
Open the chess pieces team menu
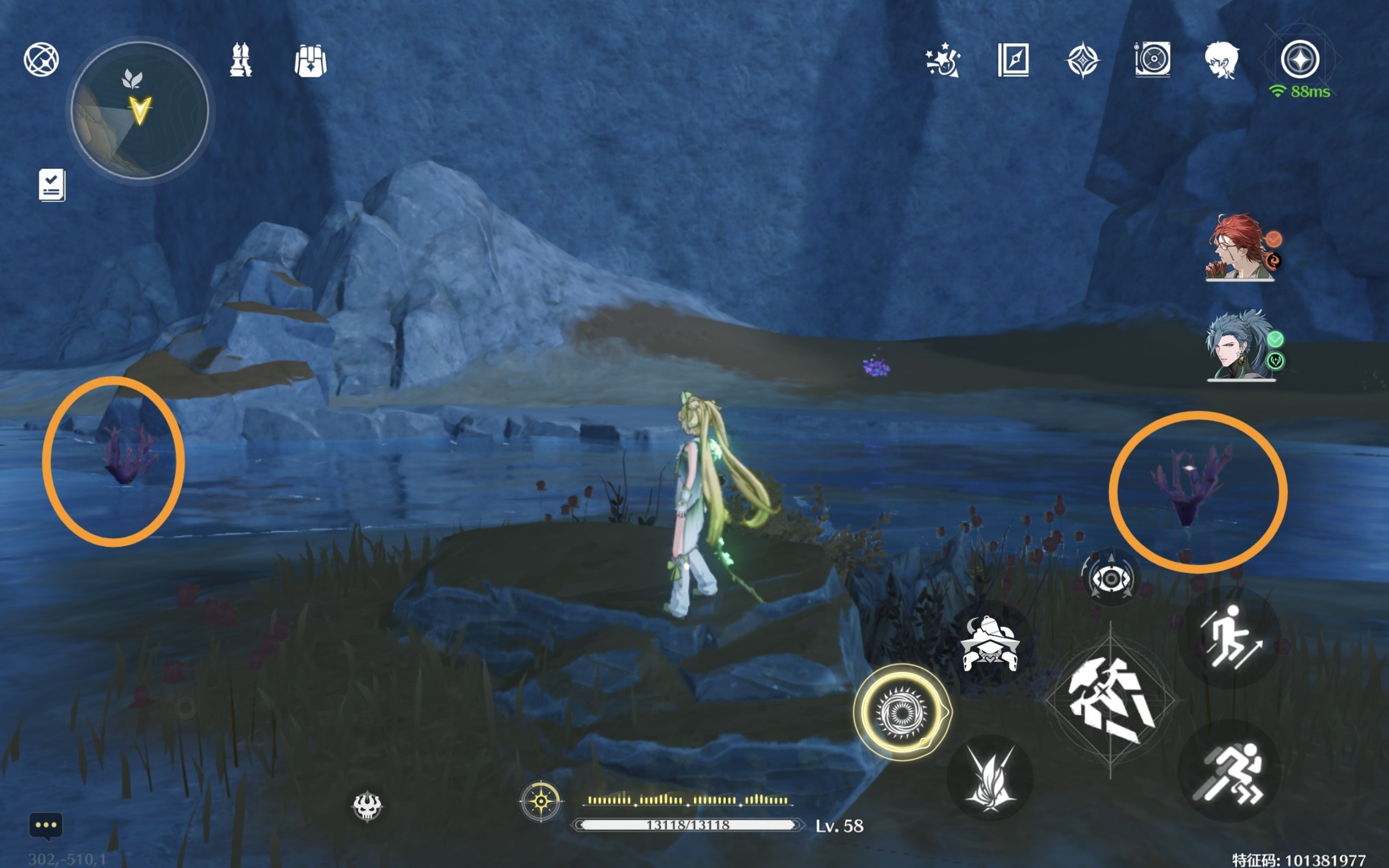point(240,60)
